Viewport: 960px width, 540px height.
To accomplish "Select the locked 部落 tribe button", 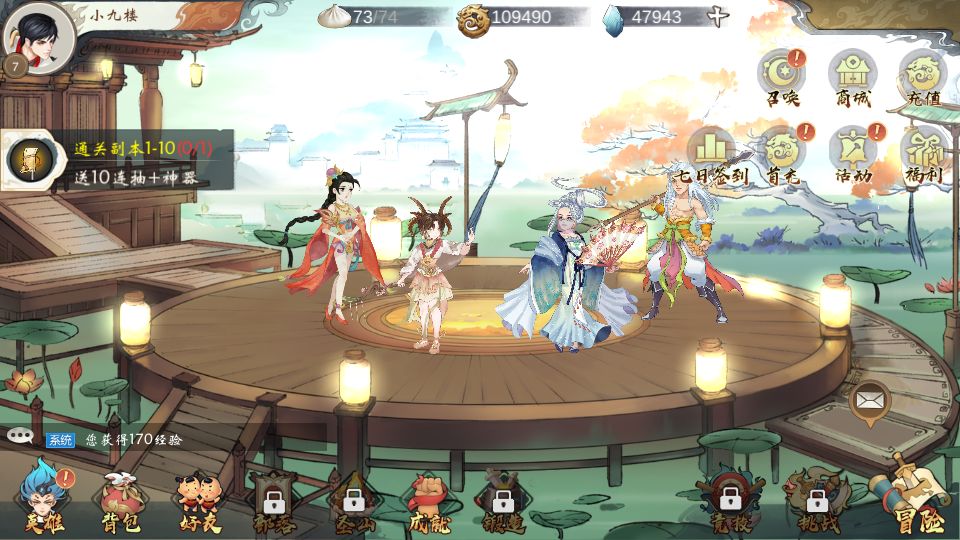I will coord(272,500).
